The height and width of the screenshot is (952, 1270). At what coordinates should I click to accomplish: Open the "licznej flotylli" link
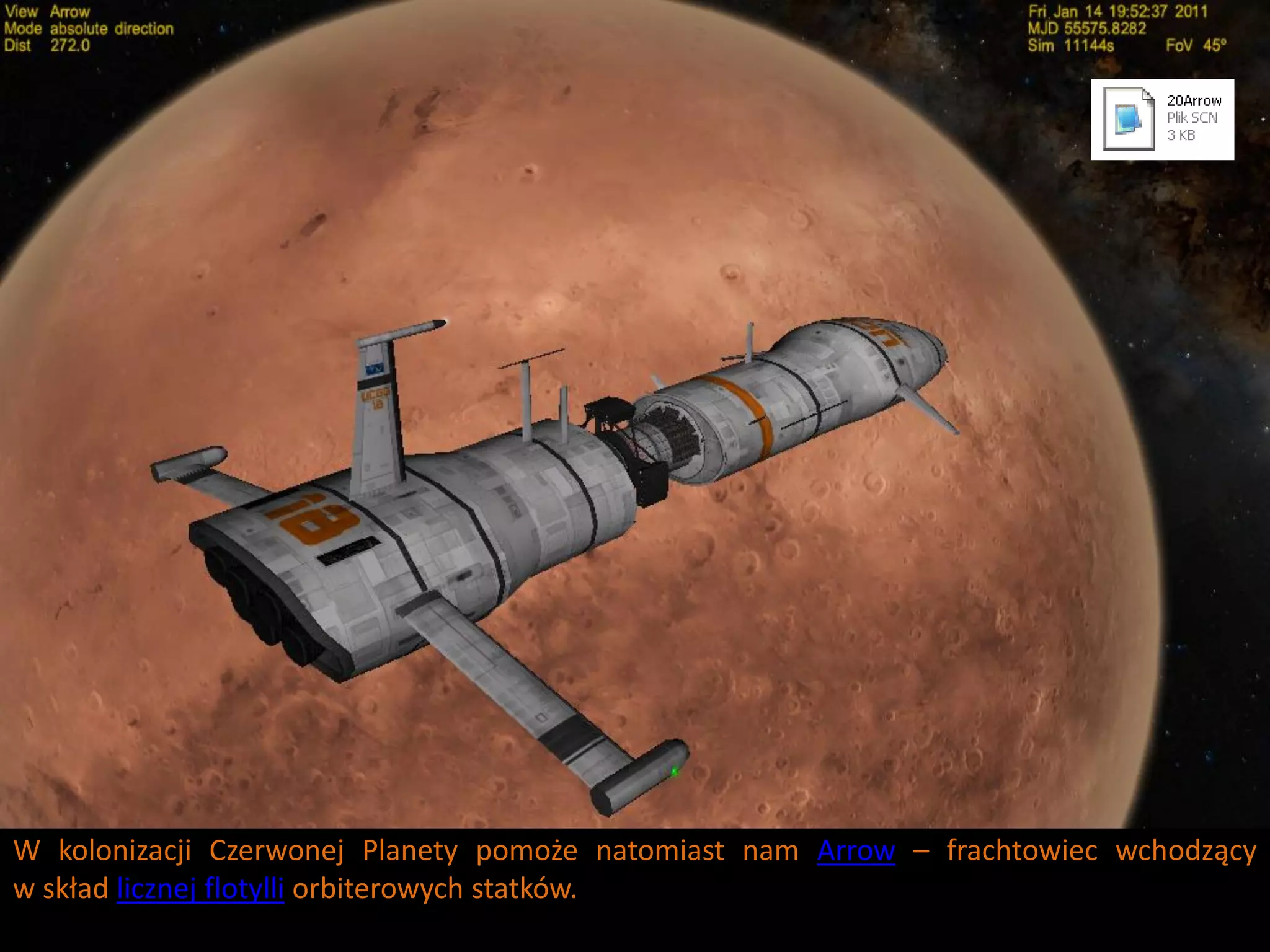pyautogui.click(x=200, y=889)
